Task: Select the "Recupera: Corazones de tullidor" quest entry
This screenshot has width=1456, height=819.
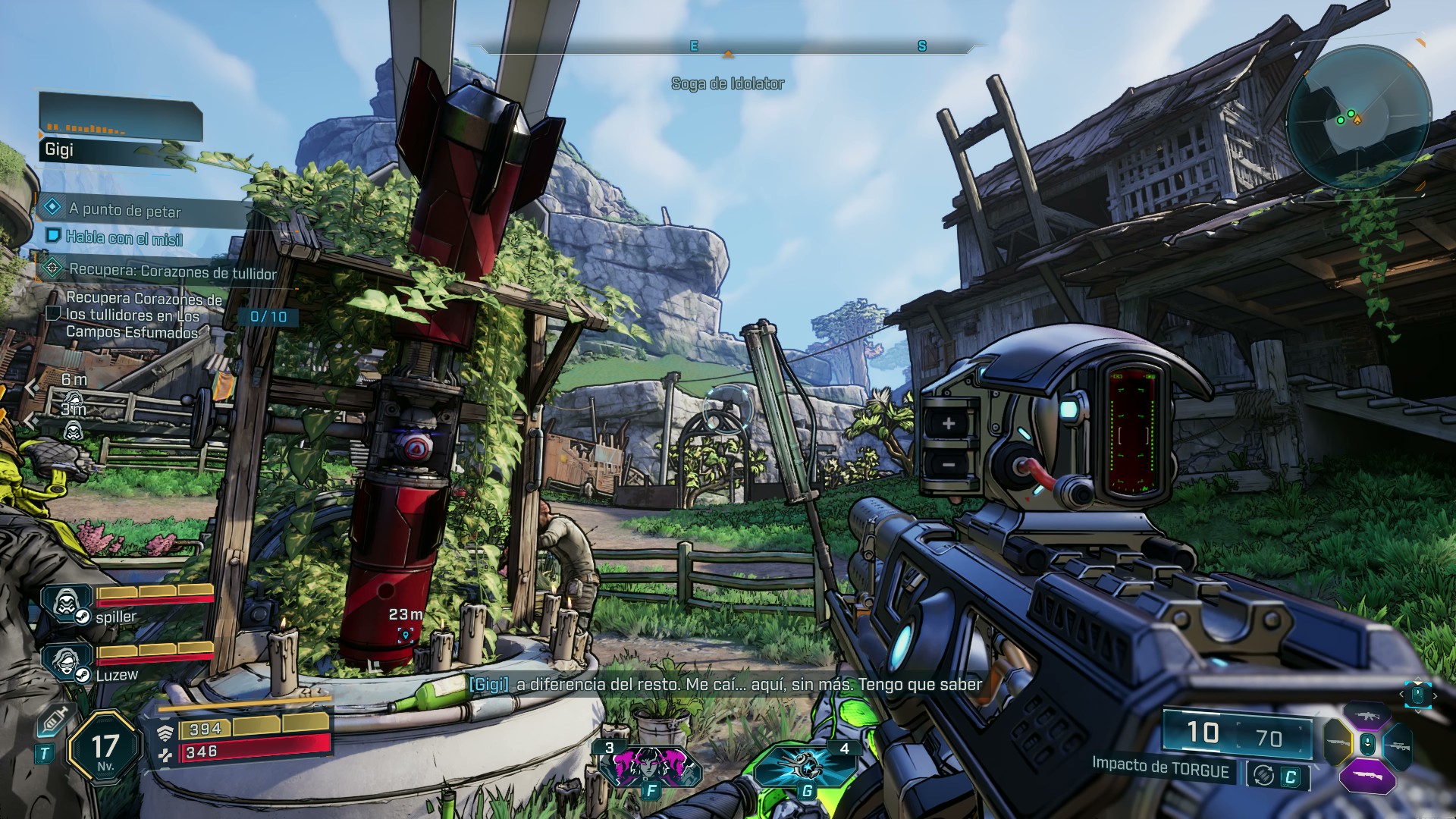Action: (x=171, y=271)
